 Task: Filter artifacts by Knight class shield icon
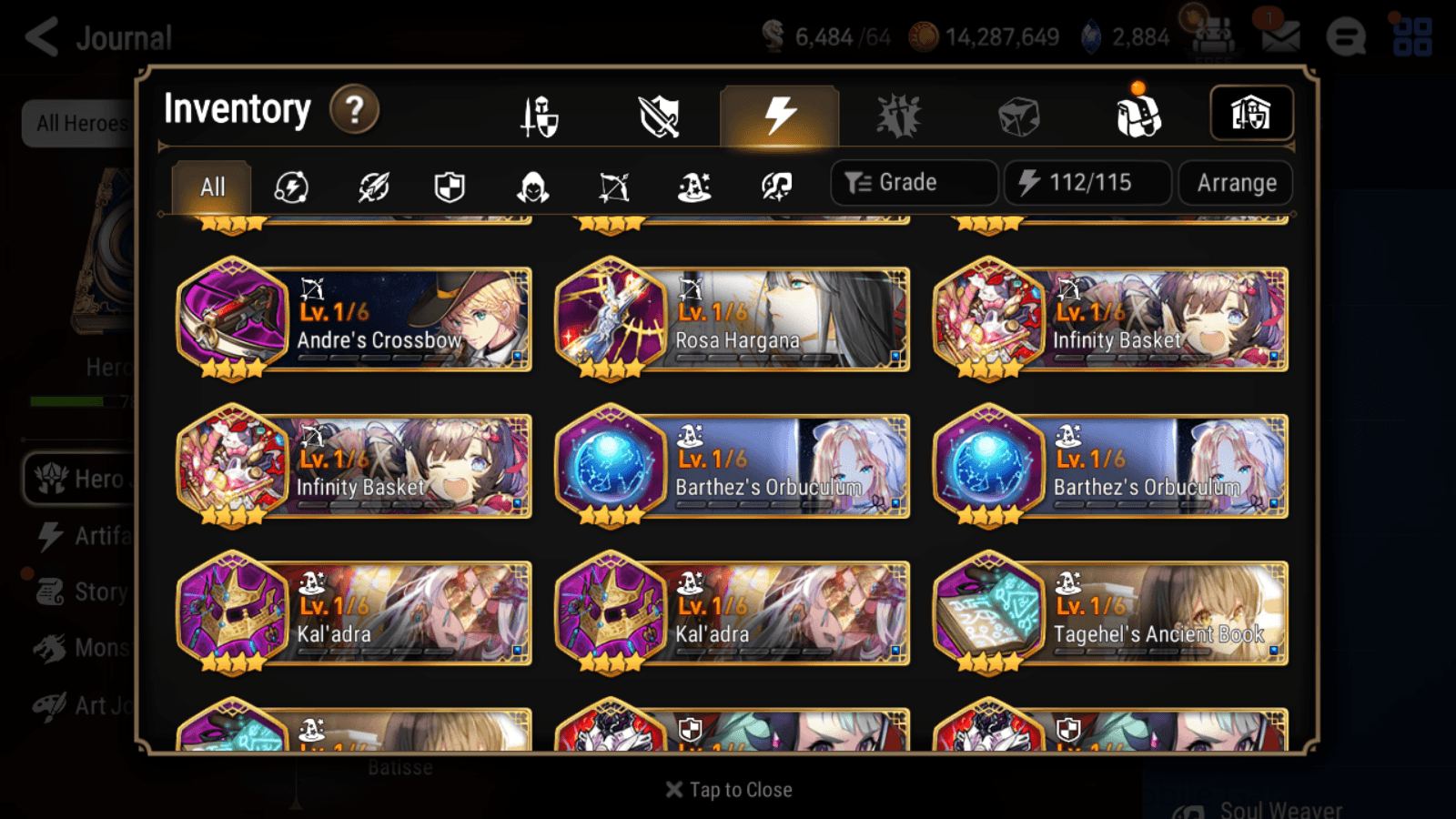point(450,187)
